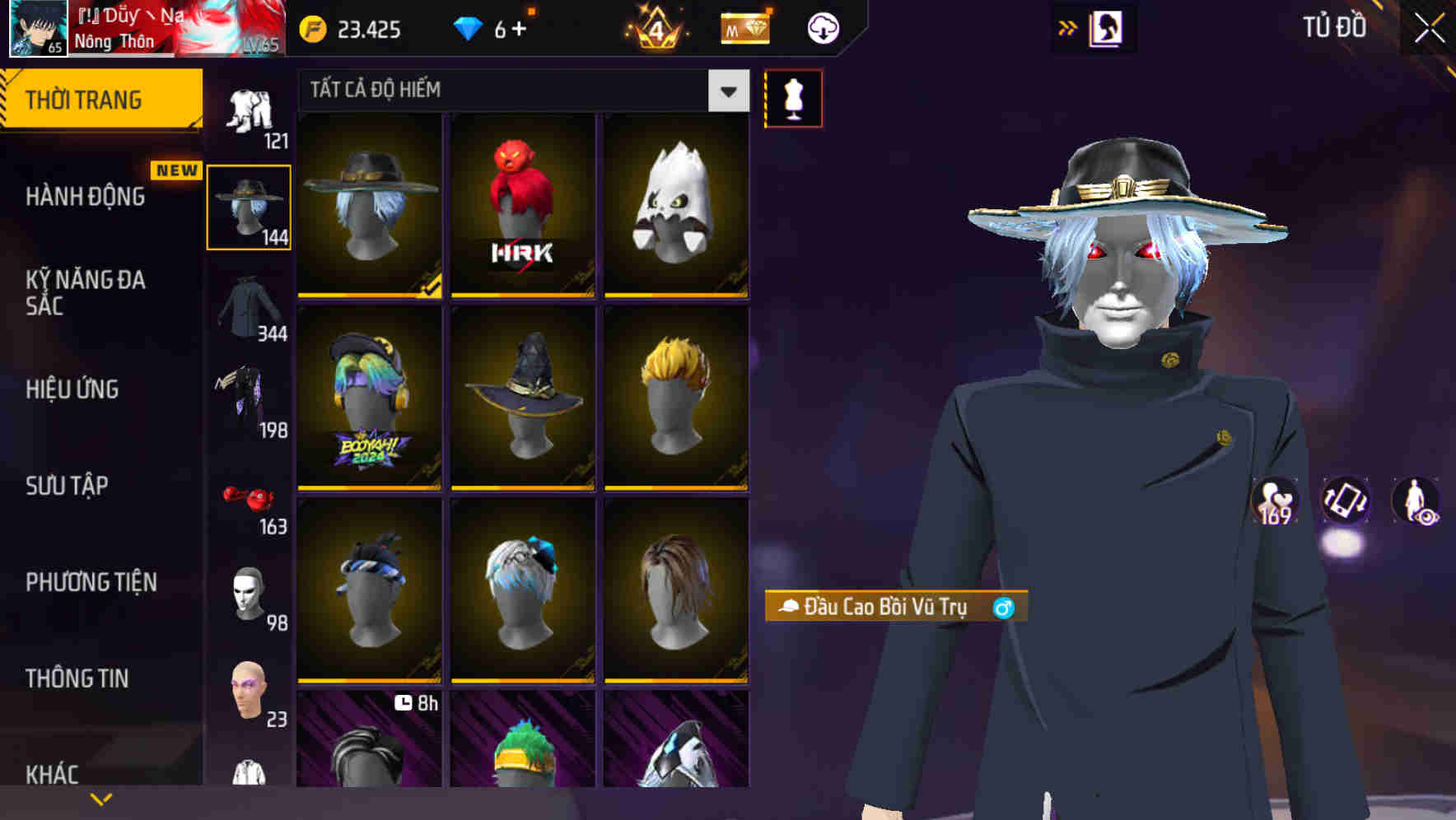Screen dimensions: 1456x820
Task: Open the HÀNH ĐỘNG tab marked NEW
Action: pyautogui.click(x=86, y=196)
